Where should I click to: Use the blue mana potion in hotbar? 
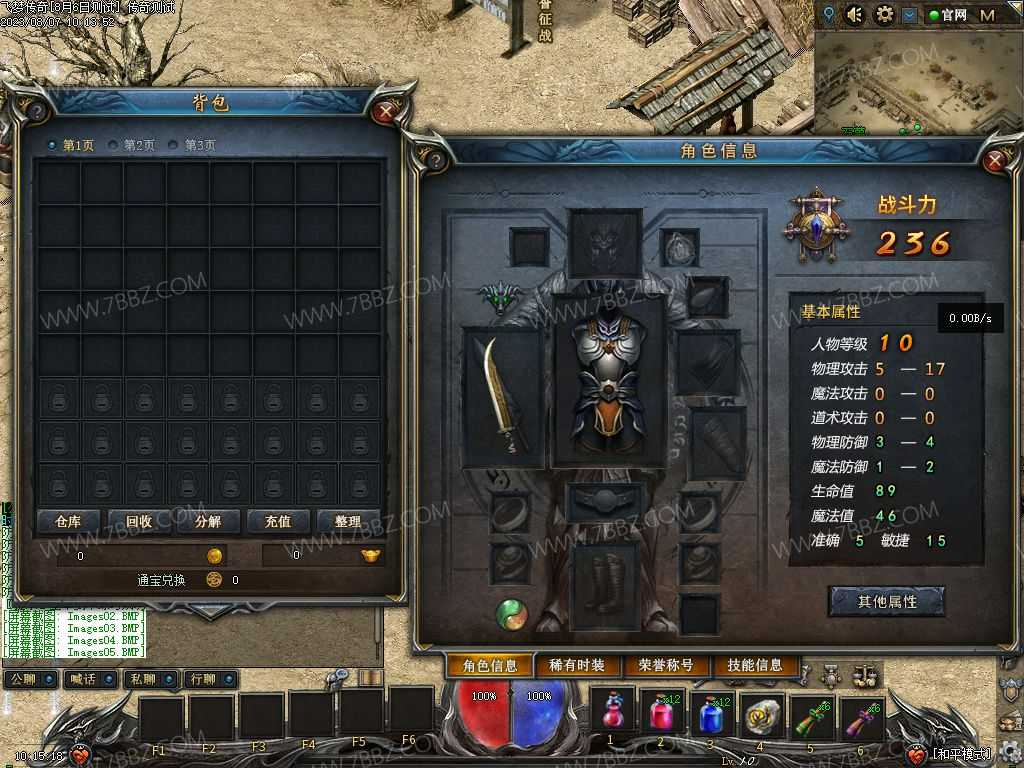[709, 714]
